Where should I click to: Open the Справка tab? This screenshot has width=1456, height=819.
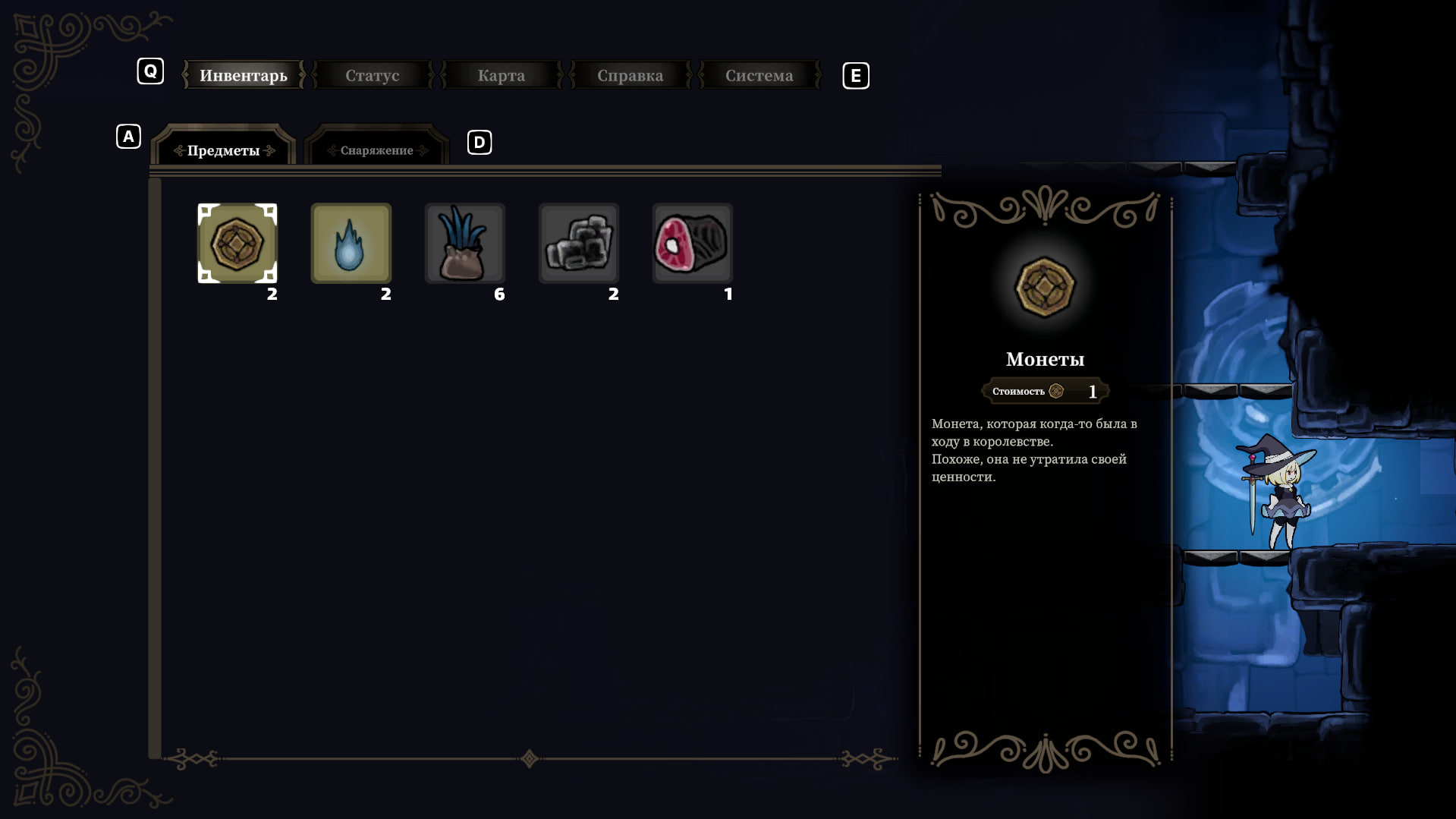[x=630, y=75]
